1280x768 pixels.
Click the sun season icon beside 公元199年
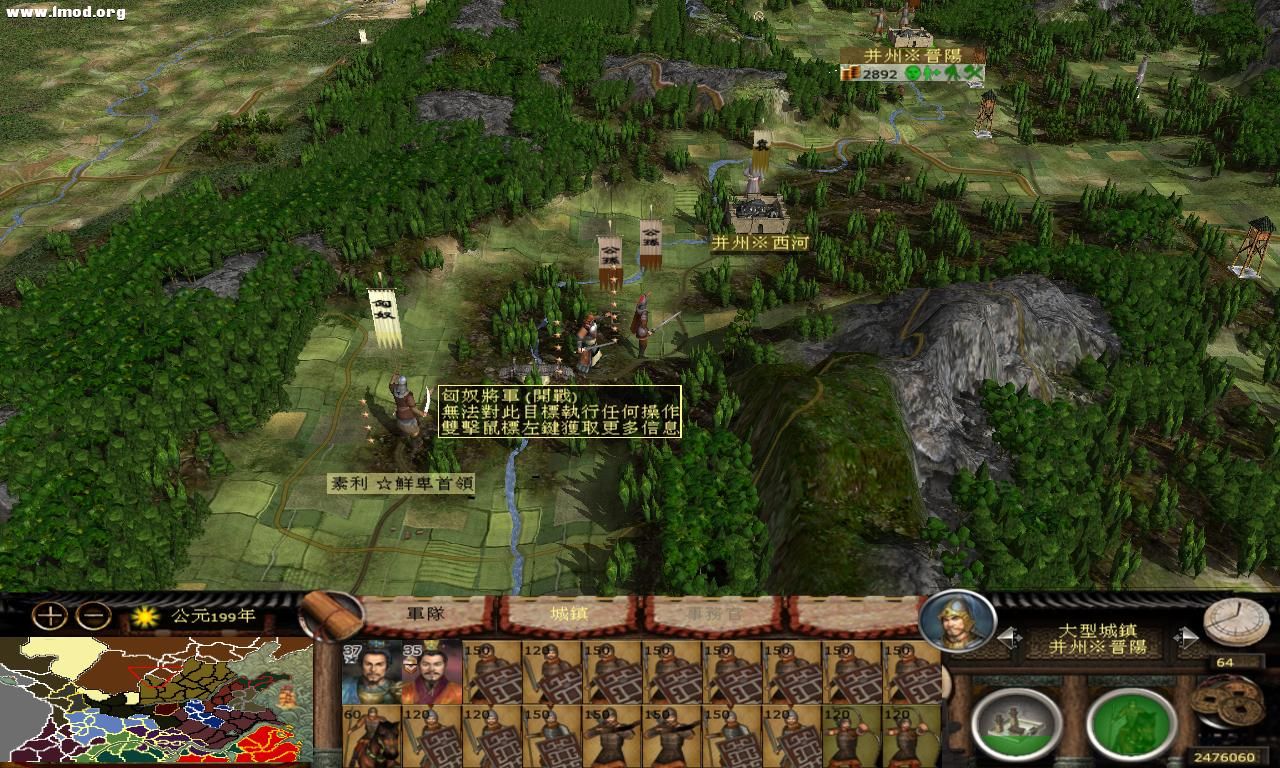(x=145, y=618)
